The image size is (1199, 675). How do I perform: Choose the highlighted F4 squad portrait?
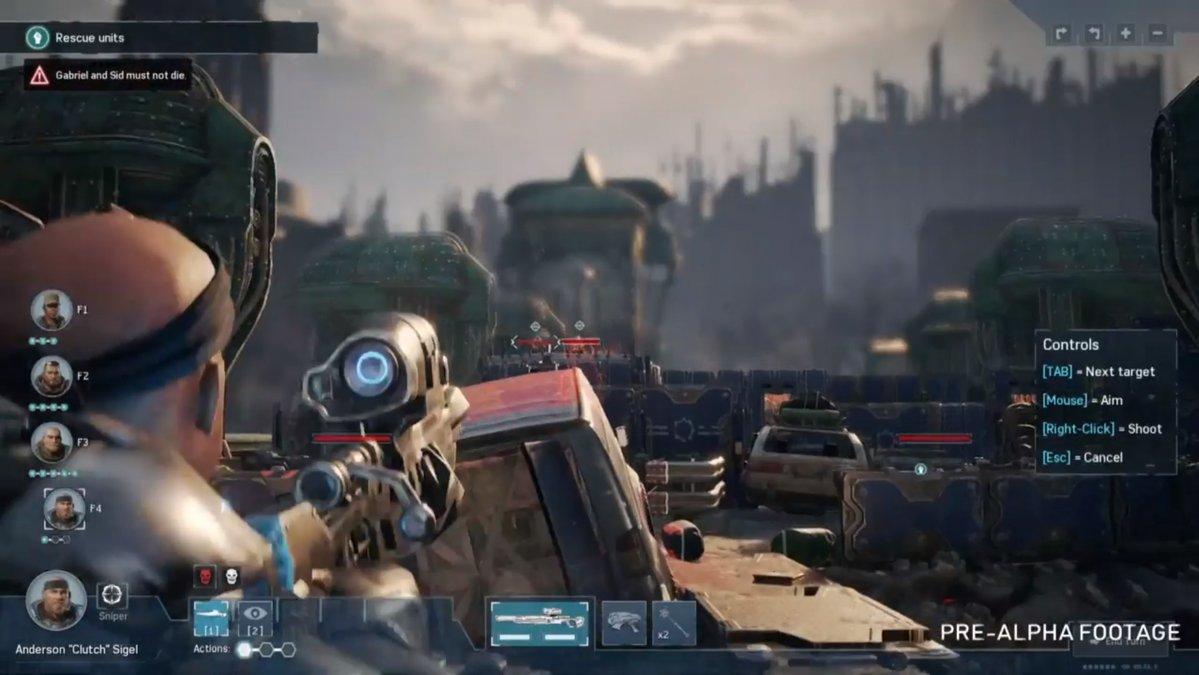(64, 509)
